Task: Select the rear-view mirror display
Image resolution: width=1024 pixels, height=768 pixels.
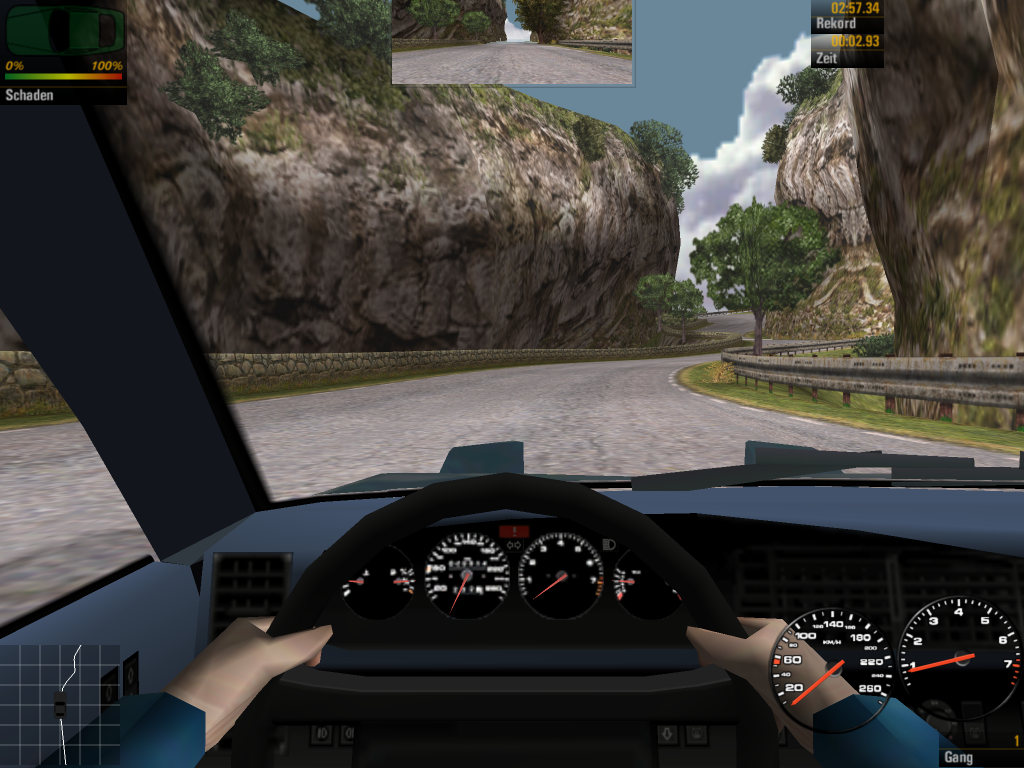Action: 512,42
